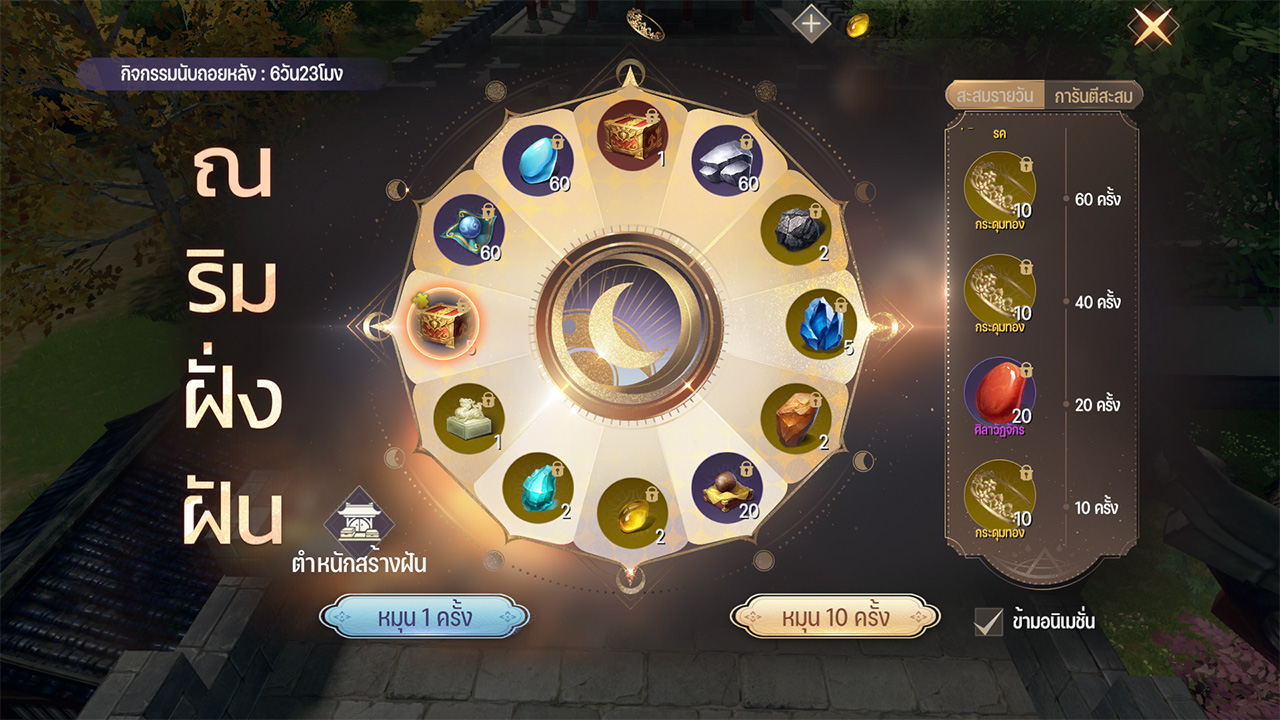Select the blue oval gem prize
This screenshot has width=1280, height=720.
point(537,160)
